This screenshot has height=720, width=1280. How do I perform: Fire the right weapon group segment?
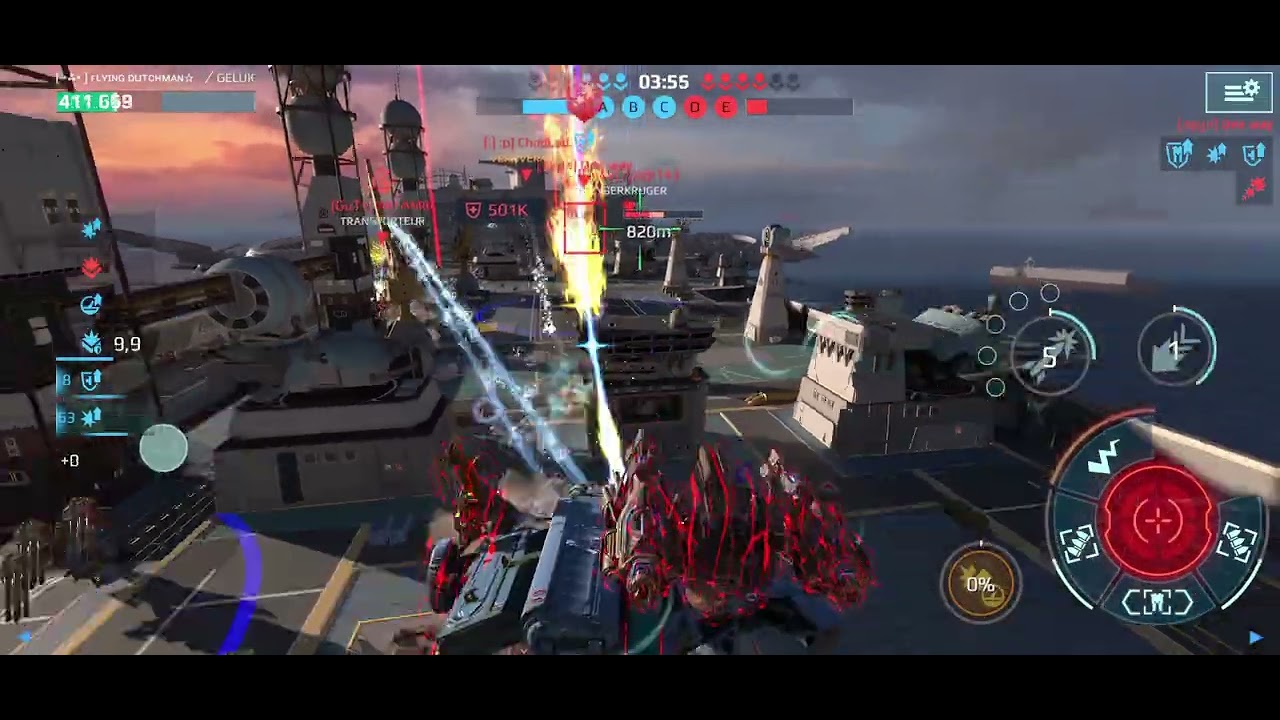(1237, 543)
